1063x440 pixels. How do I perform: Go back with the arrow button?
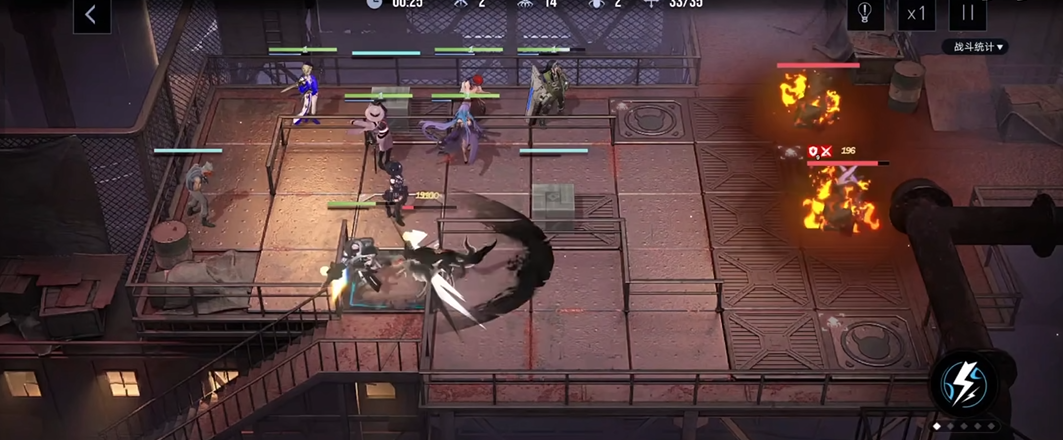click(x=91, y=15)
